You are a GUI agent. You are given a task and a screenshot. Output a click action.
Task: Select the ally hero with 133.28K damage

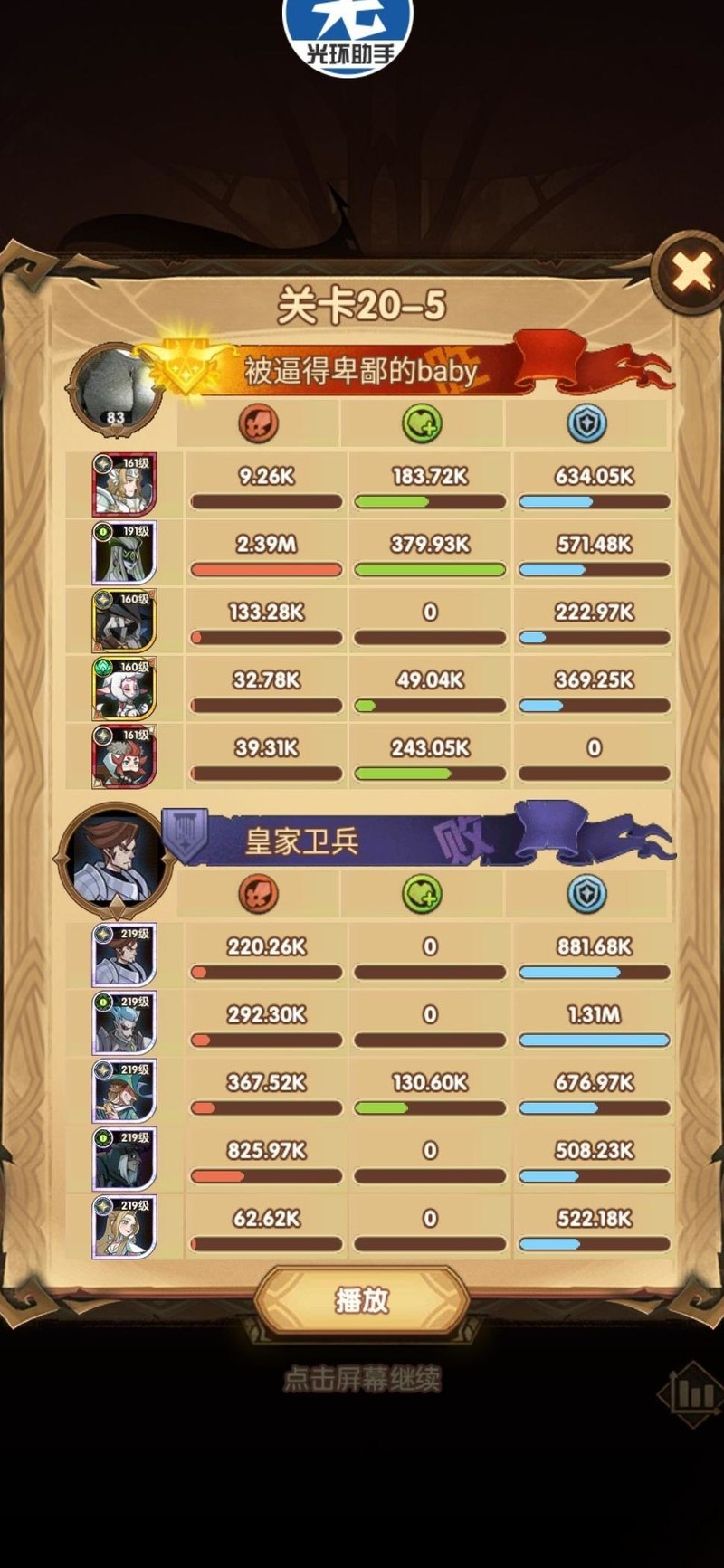pos(124,621)
